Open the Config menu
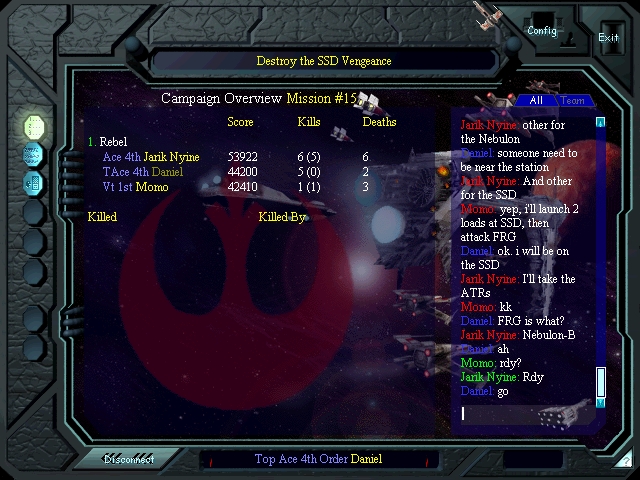This screenshot has height=480, width=640. tap(542, 31)
